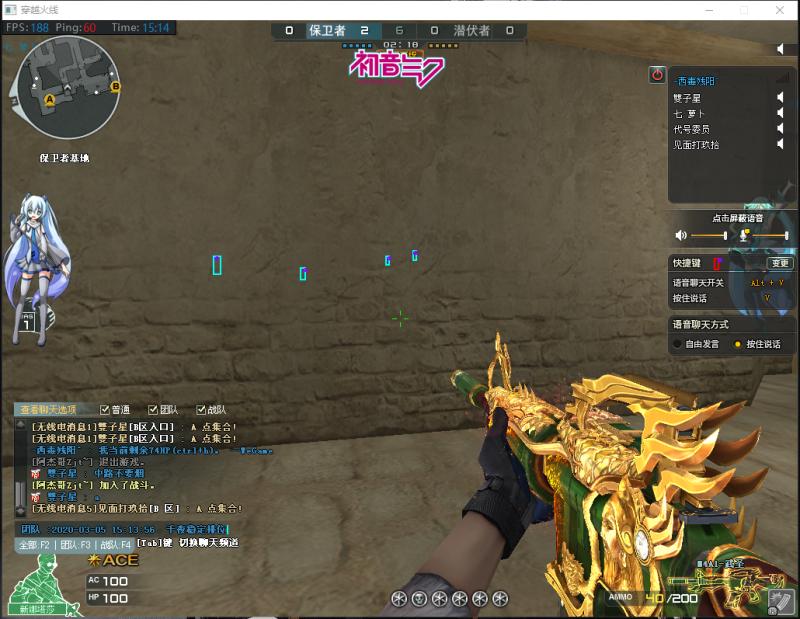Mute voice of player 七 萝卜
This screenshot has height=619, width=800.
781,113
